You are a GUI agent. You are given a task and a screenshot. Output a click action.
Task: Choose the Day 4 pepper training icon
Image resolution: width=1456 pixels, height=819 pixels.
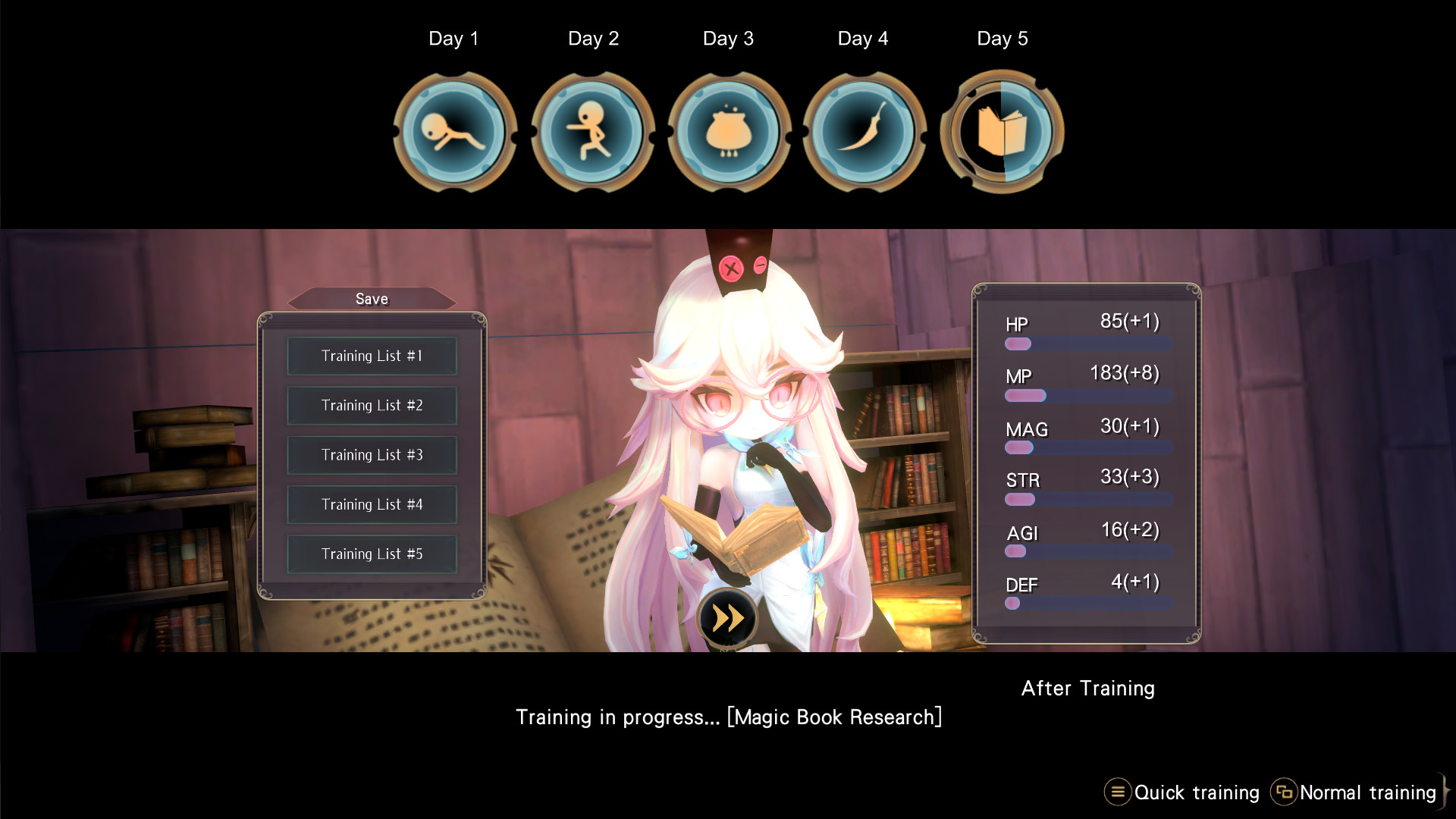pos(864,132)
